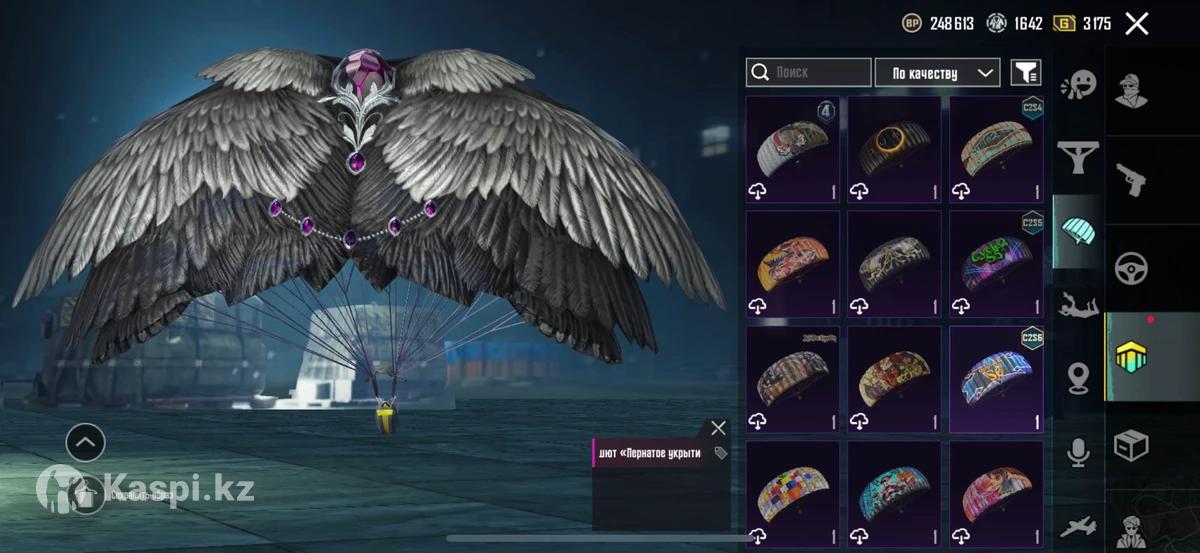Viewport: 1200px width, 553px height.
Task: Pick the C2S6 blue neon parachute
Action: coord(996,380)
